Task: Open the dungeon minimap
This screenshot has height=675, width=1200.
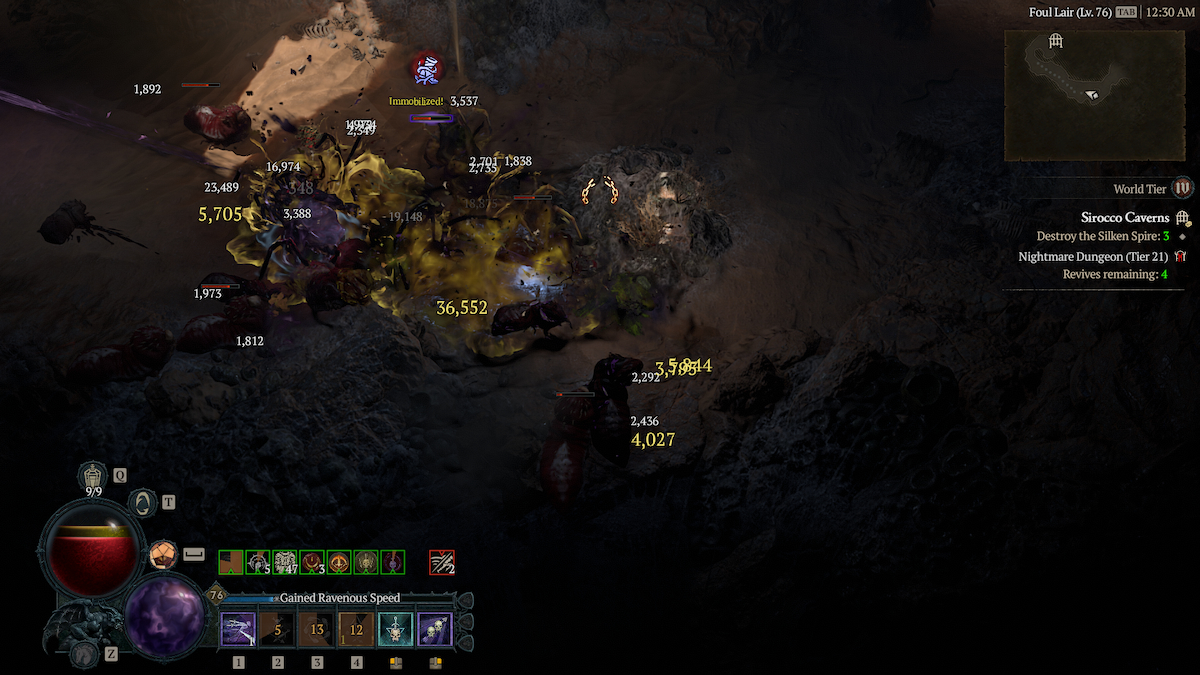Action: coord(1080,95)
